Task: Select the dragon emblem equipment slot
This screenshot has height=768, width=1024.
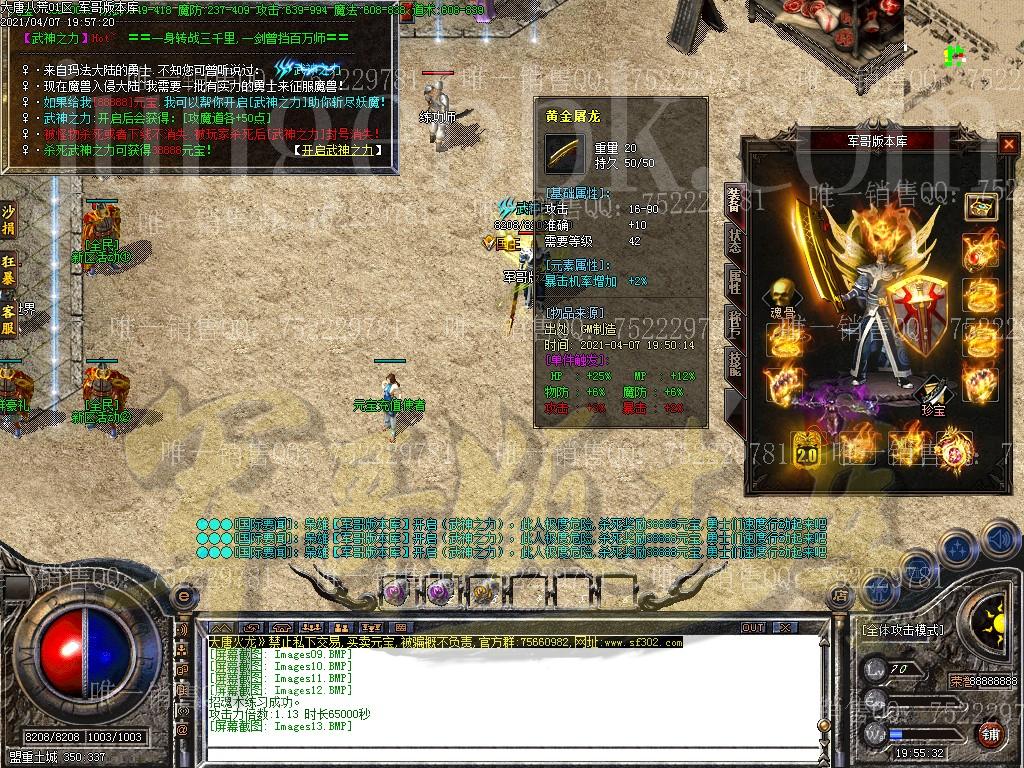Action: click(954, 444)
